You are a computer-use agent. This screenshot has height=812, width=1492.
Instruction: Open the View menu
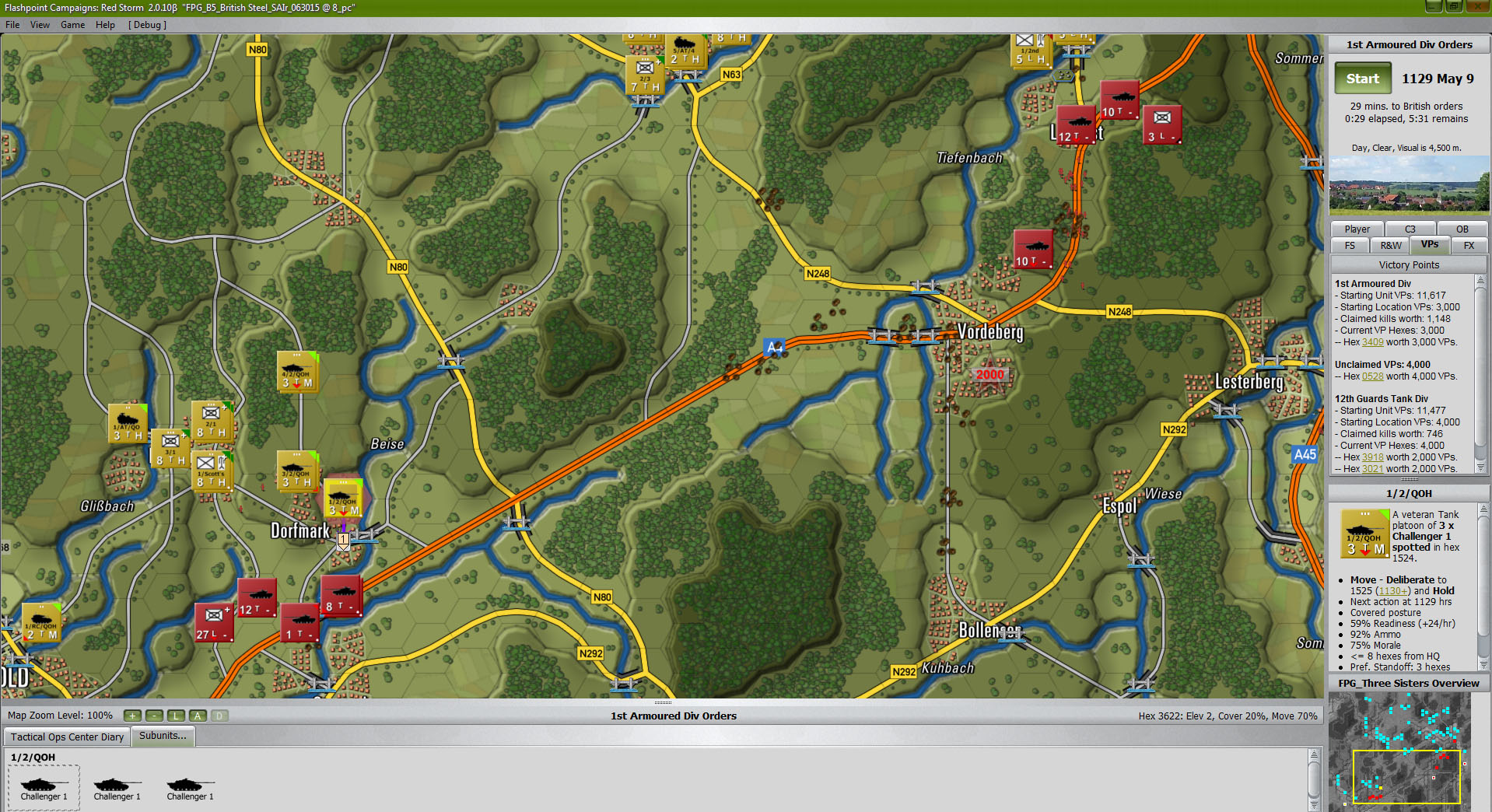coord(40,24)
